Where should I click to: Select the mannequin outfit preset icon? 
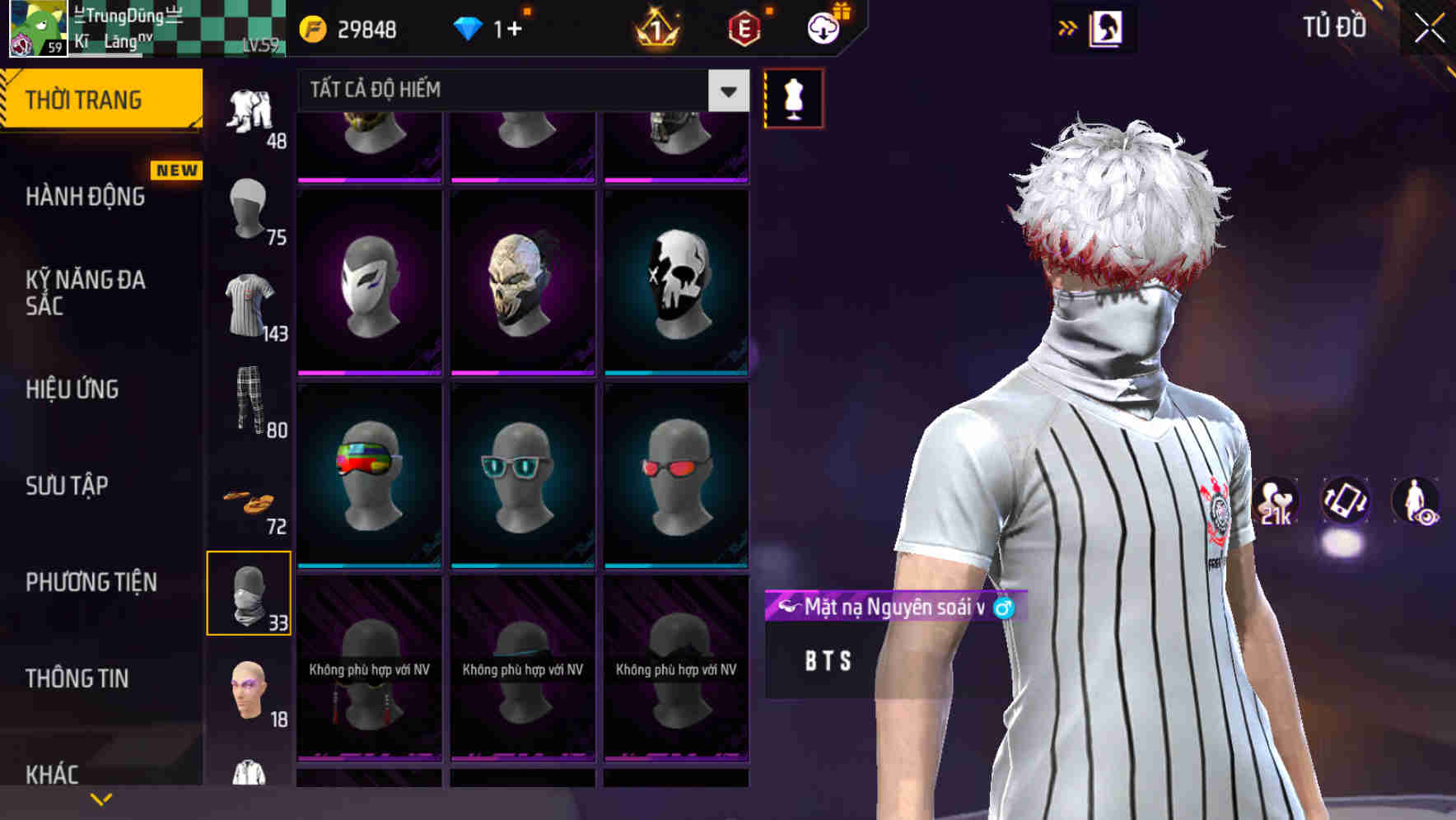[793, 97]
